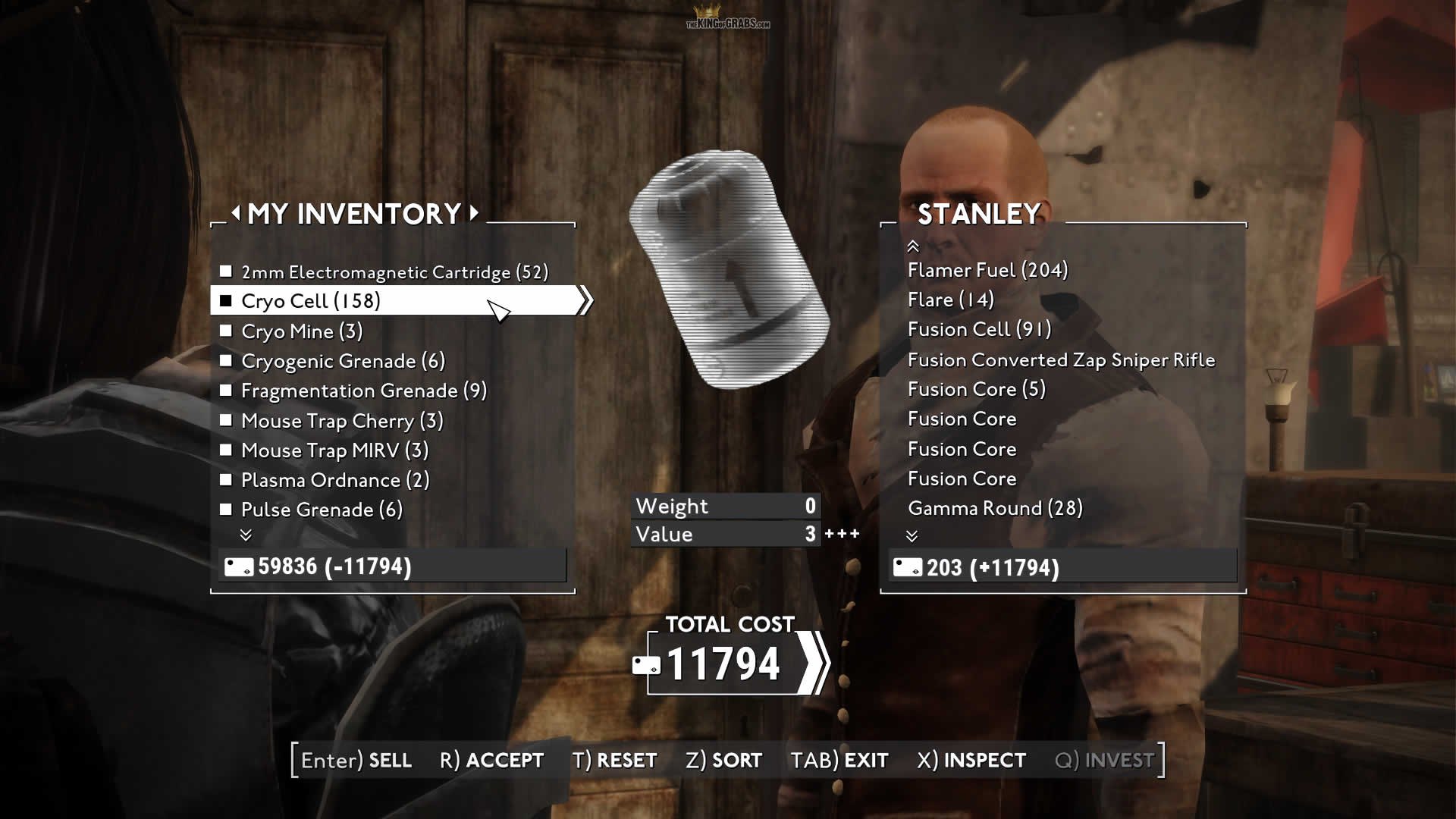
Task: Sort the inventory list
Action: coord(723,760)
